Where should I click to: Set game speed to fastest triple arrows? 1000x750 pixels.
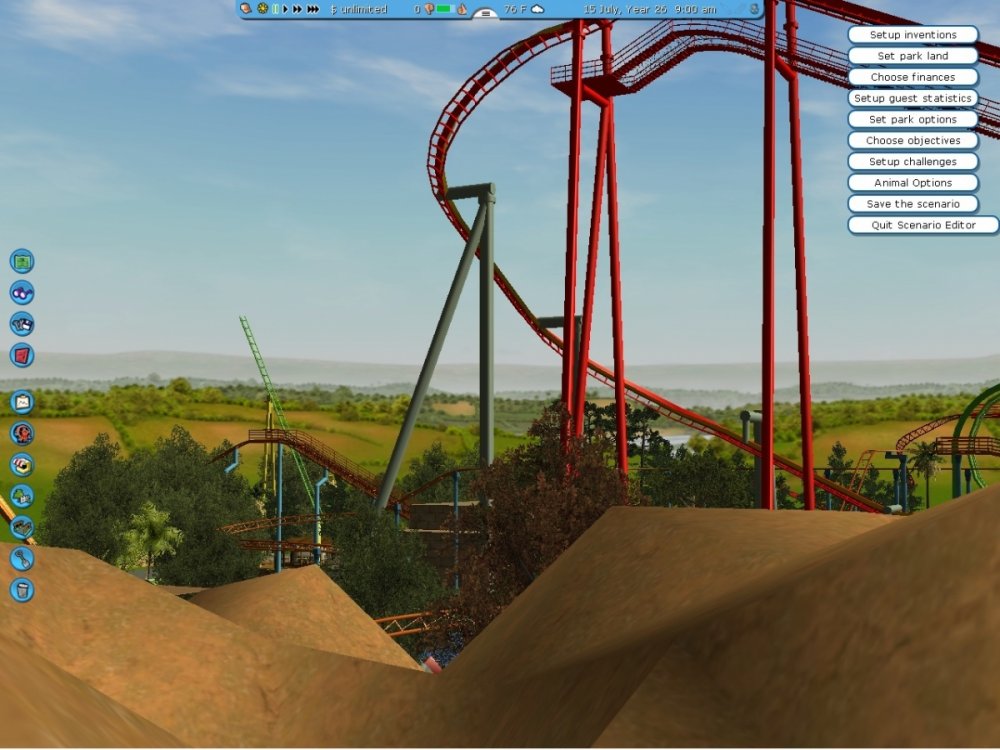pos(313,9)
